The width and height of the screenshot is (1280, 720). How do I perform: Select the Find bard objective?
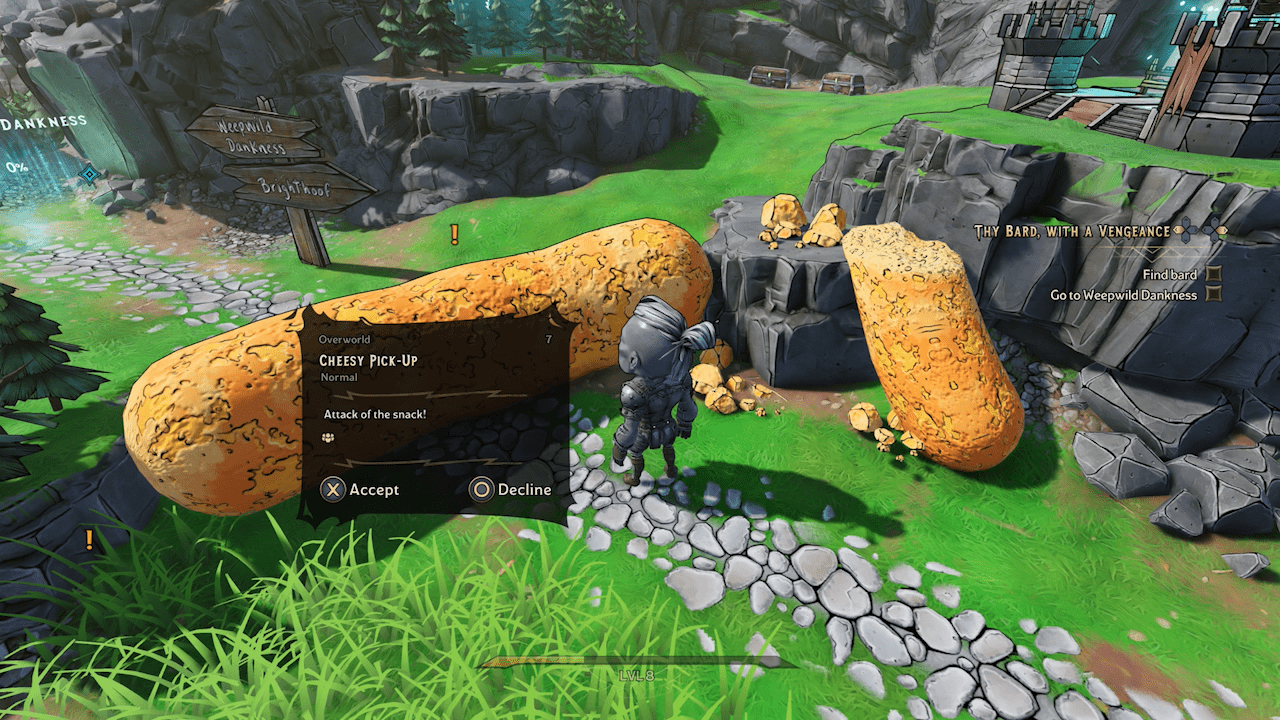pyautogui.click(x=1169, y=274)
